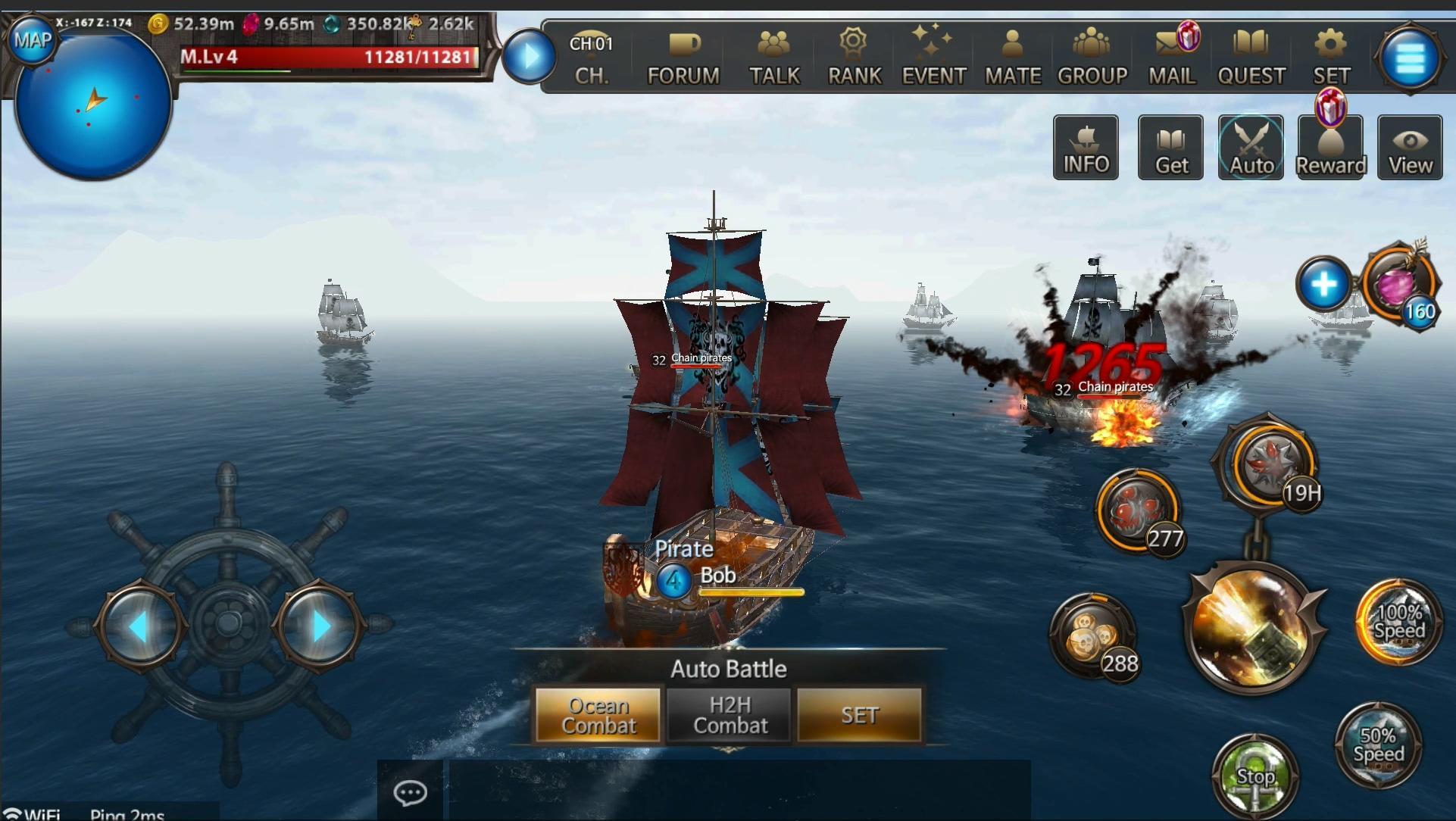Image resolution: width=1456 pixels, height=821 pixels.
Task: Open the chat bubble at bottom
Action: (x=410, y=793)
